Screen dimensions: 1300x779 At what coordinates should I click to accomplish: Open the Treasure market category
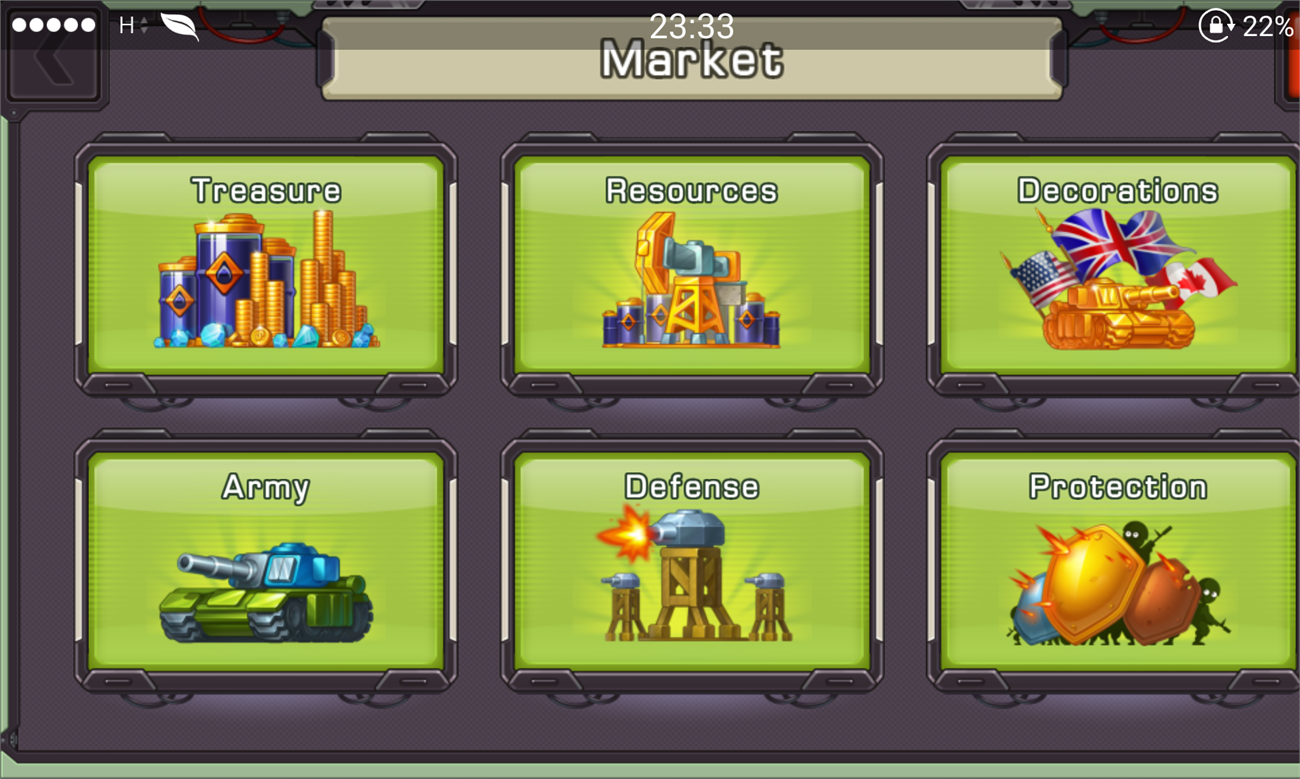pos(266,265)
